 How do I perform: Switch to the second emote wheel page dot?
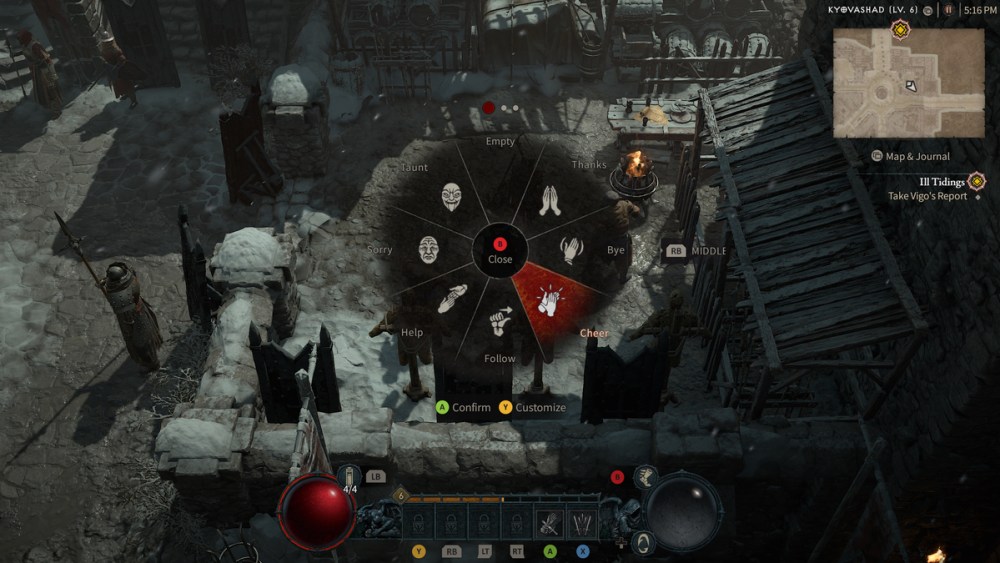[x=505, y=108]
